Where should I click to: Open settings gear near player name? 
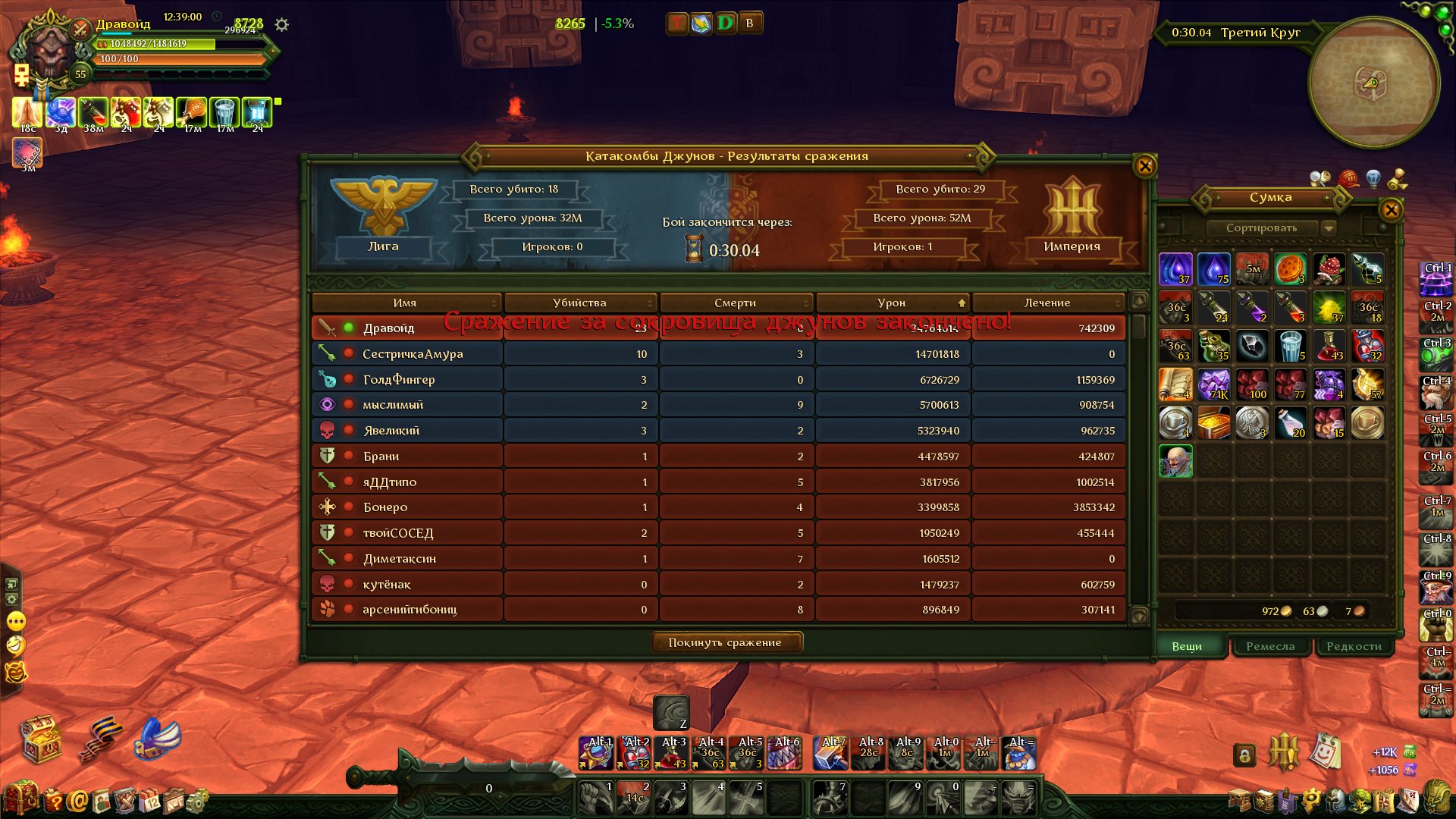282,25
